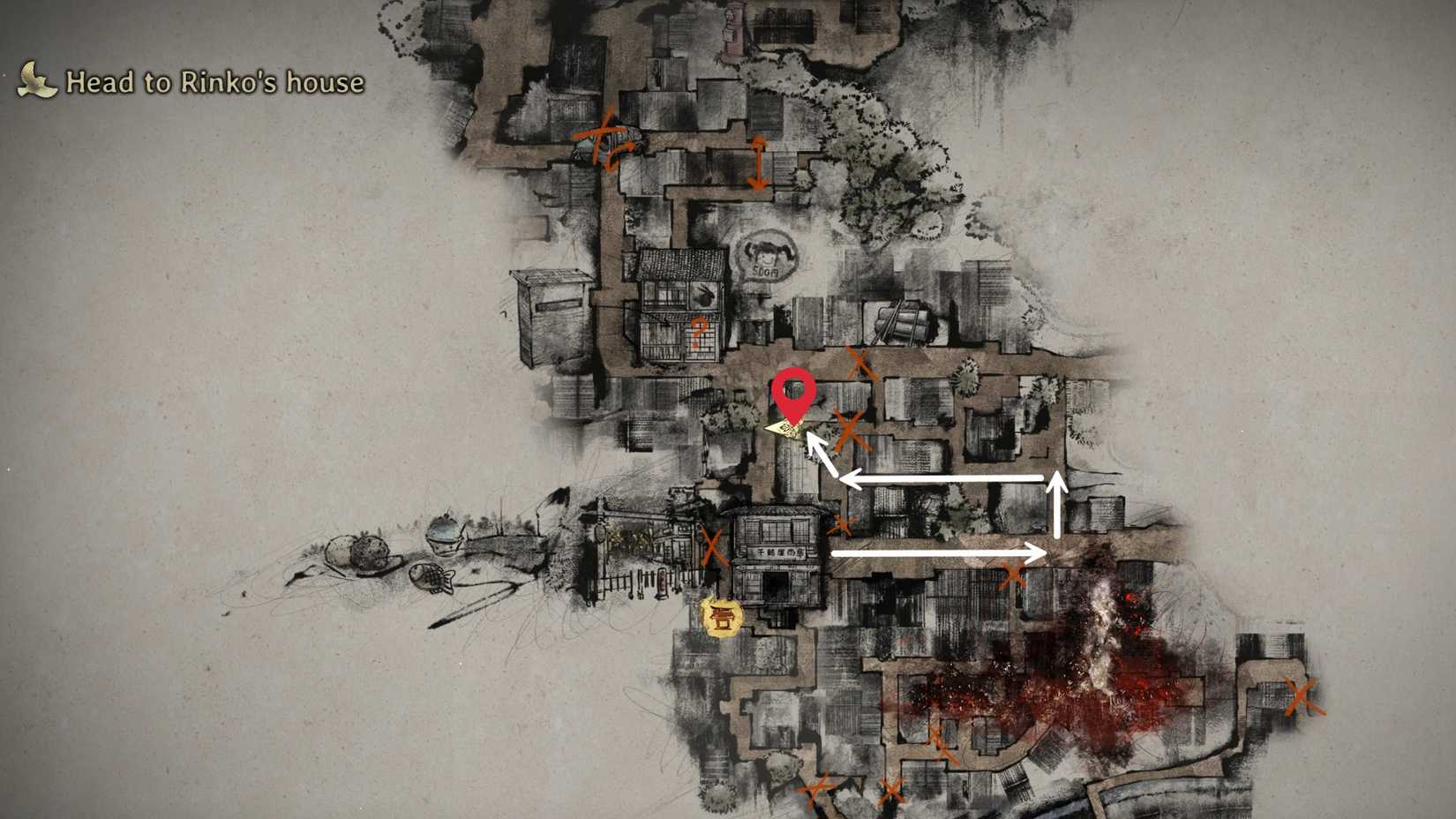
Task: Select the stacked barrels drawing near the upper road
Action: point(902,318)
